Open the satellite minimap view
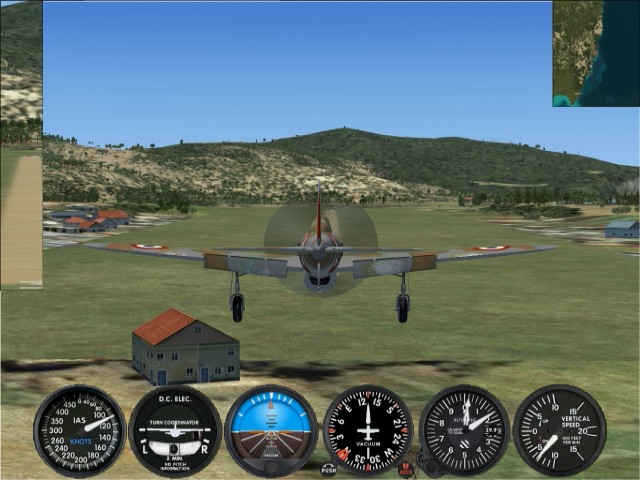Viewport: 640px width, 480px height. click(596, 53)
